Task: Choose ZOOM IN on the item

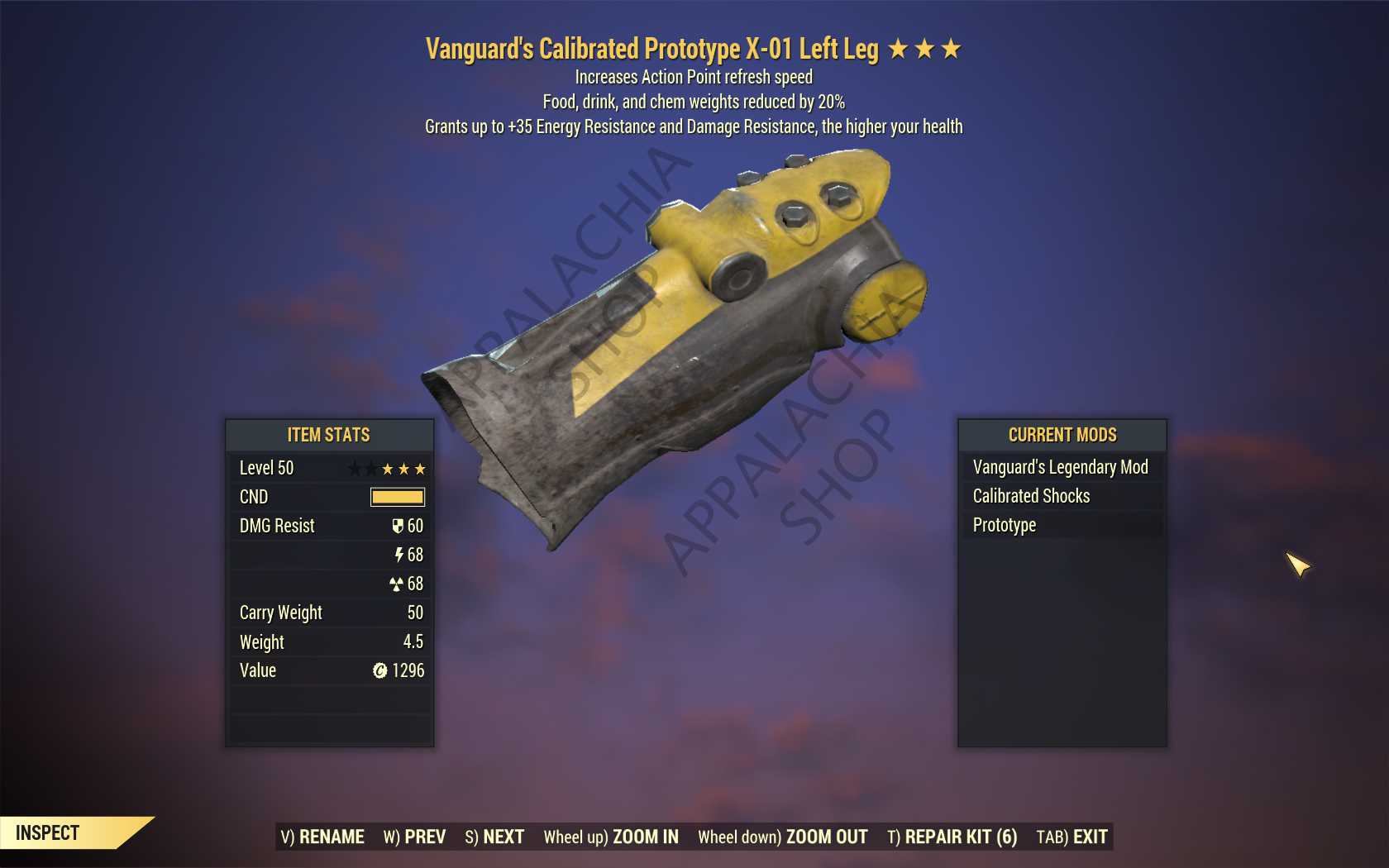Action: click(x=611, y=837)
